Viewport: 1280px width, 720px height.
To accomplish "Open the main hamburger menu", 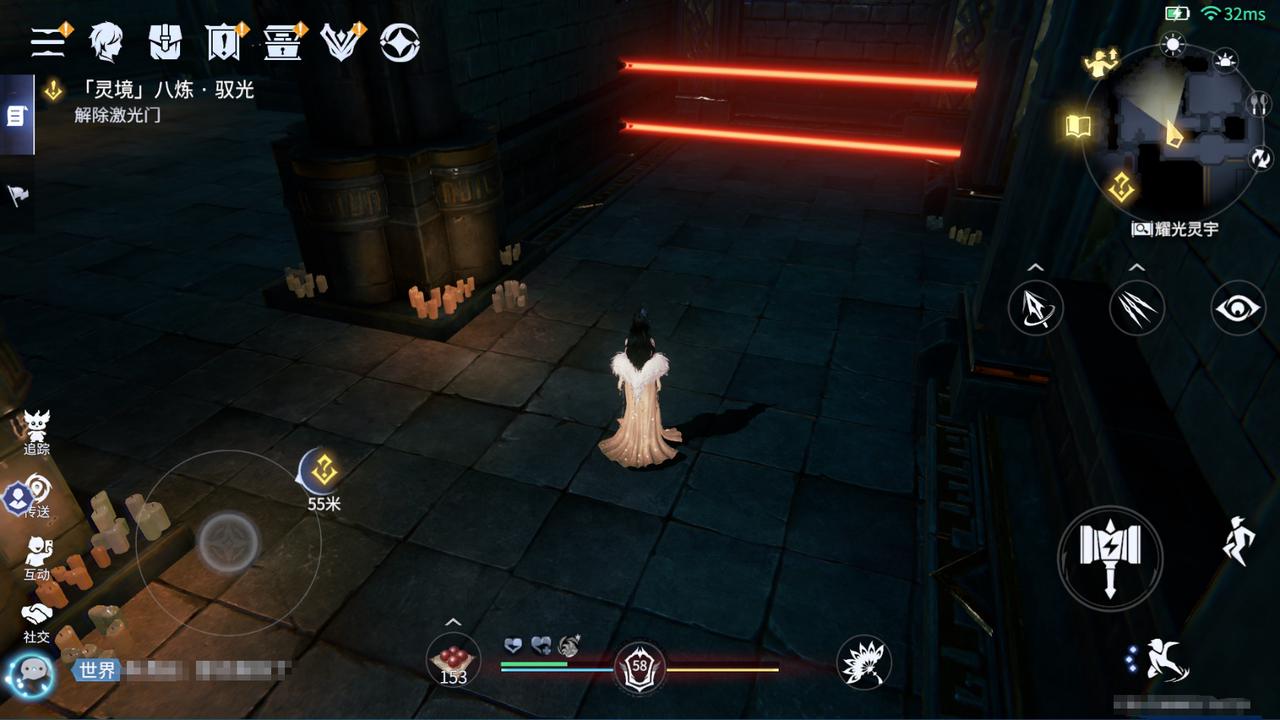I will point(47,42).
